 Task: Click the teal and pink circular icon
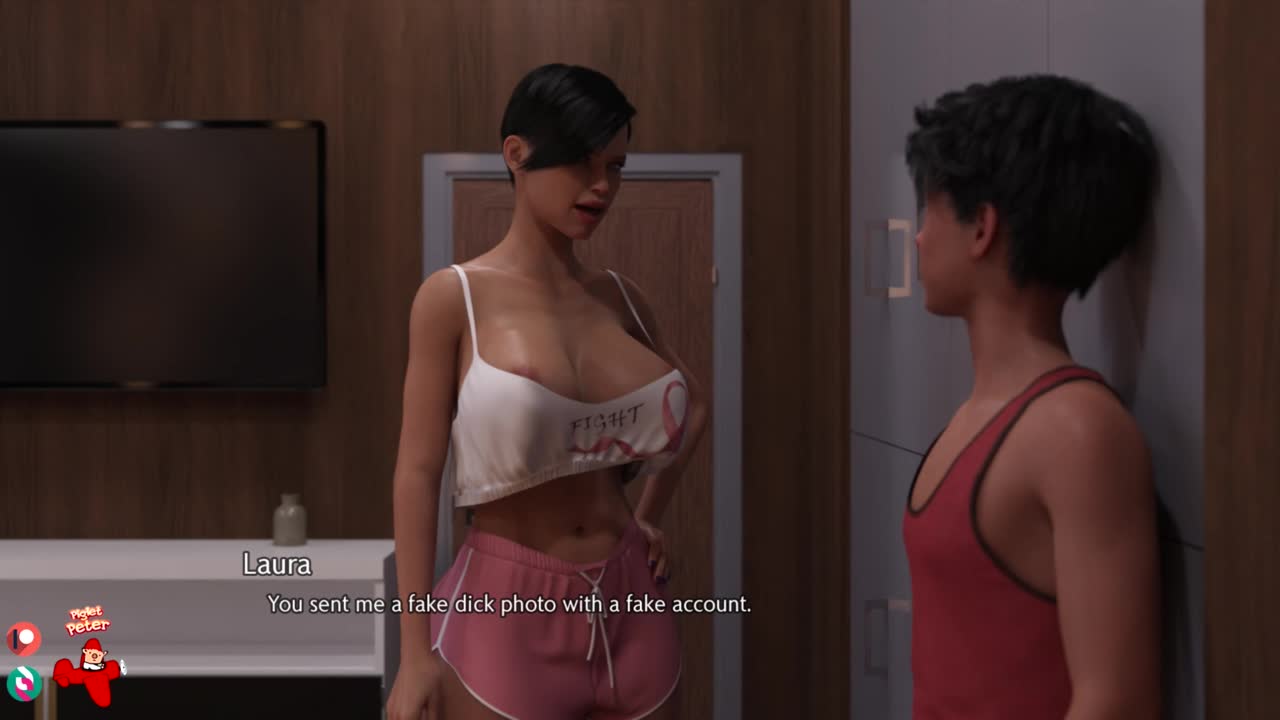[23, 682]
